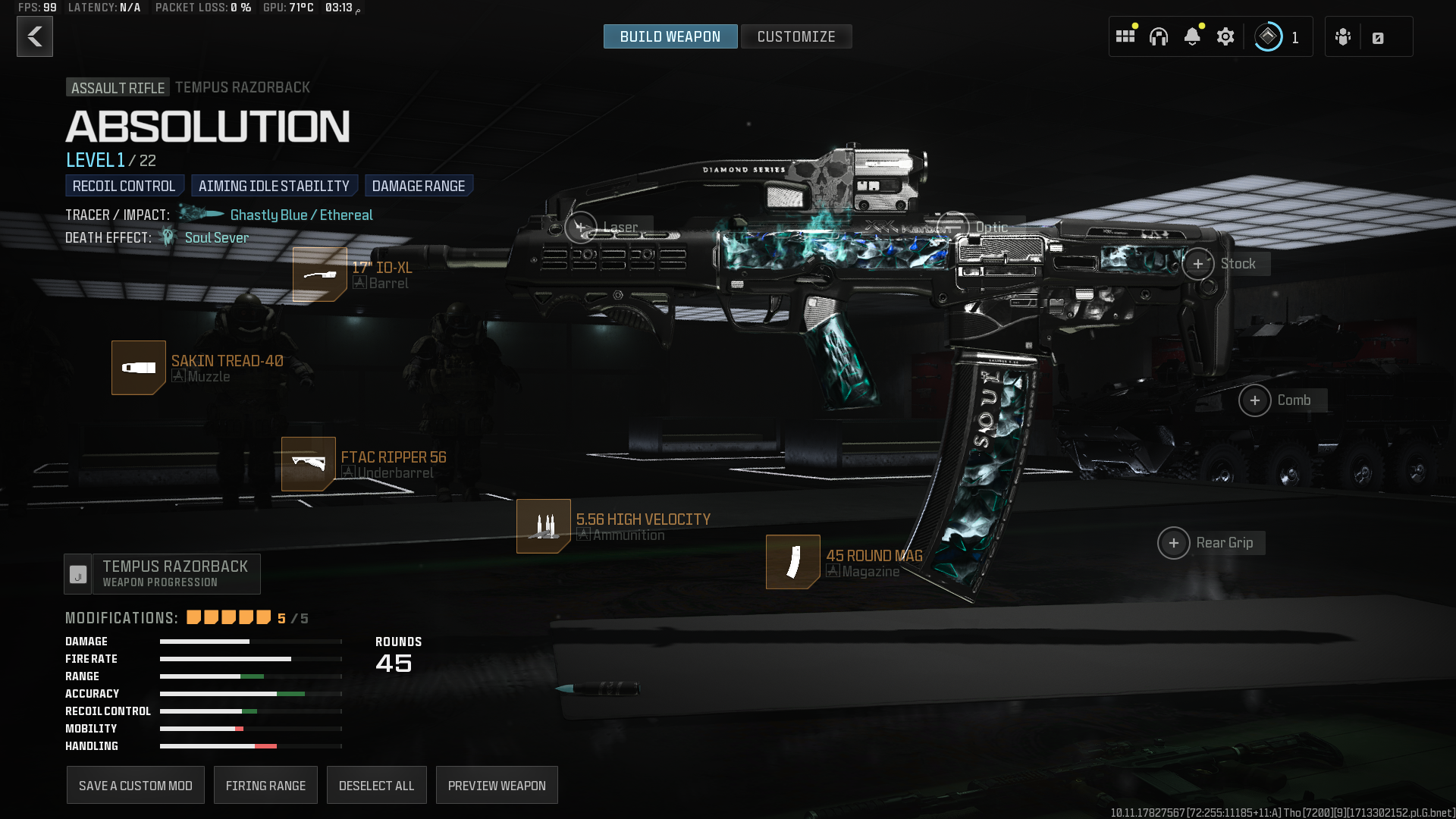The width and height of the screenshot is (1456, 819).
Task: Select the 45 Round Mag magazine slot
Action: pyautogui.click(x=793, y=562)
